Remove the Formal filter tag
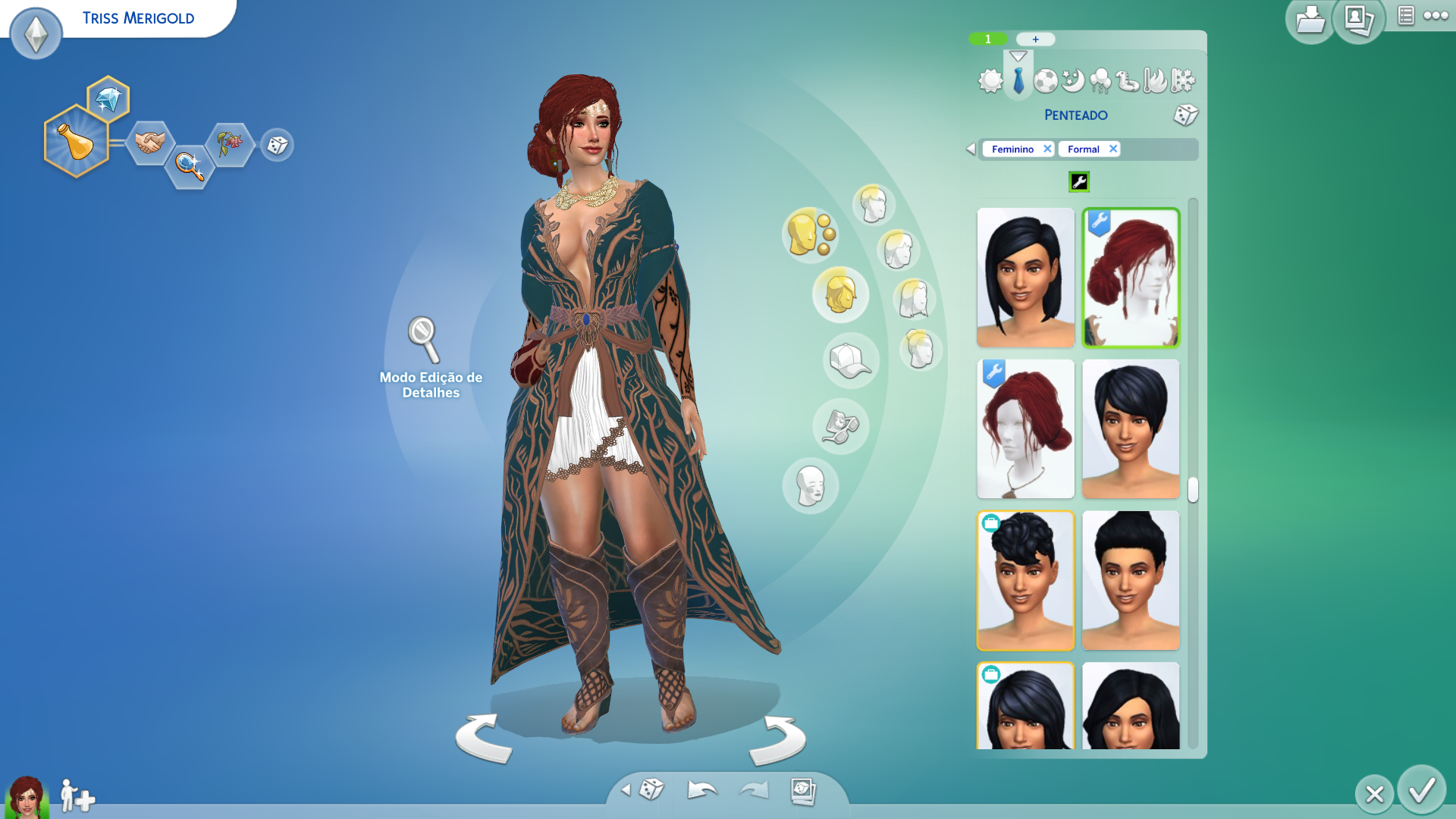 (1113, 149)
